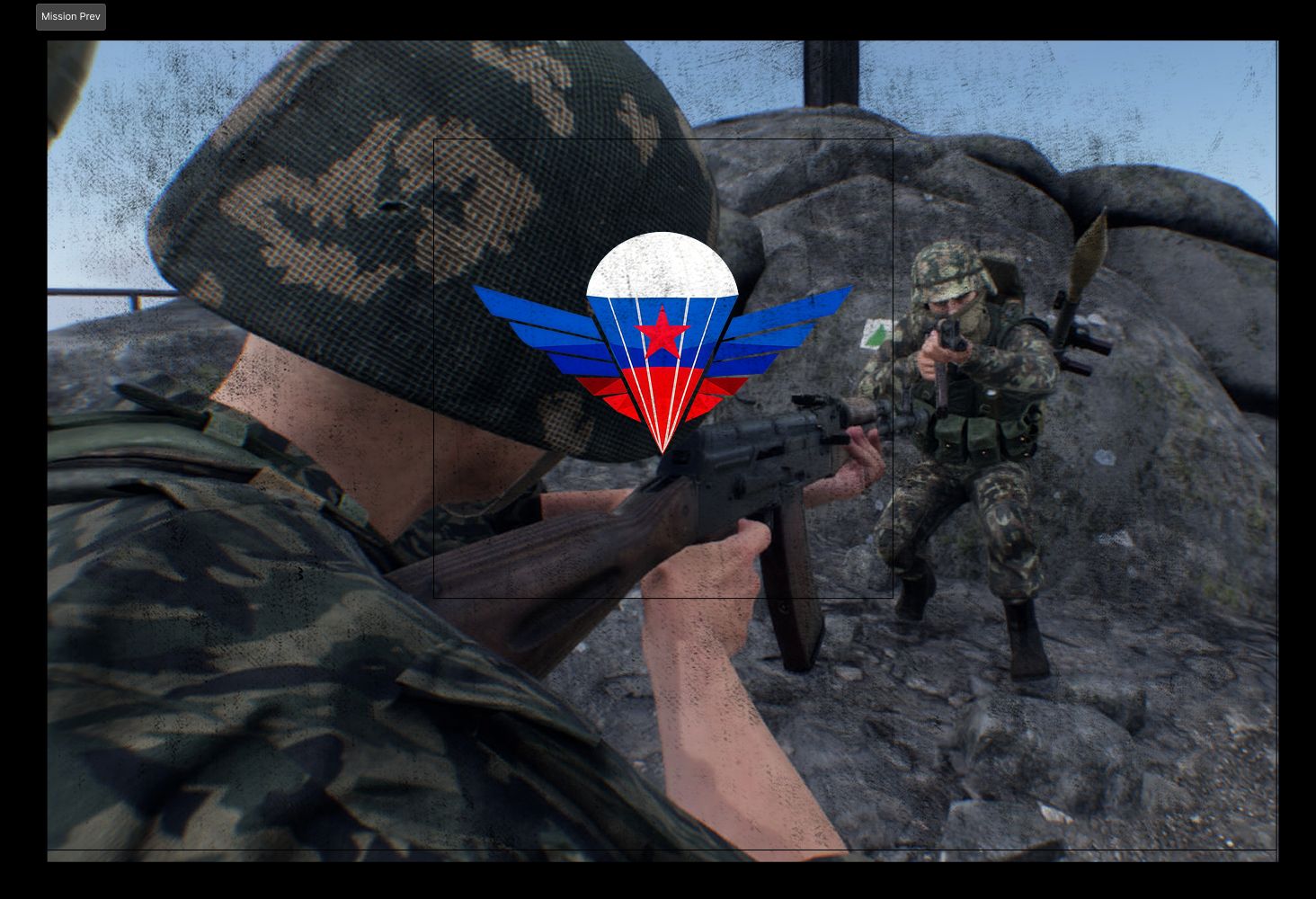Screen dimensions: 1316x899
Task: Click the Mission Prev button
Action: tap(70, 16)
